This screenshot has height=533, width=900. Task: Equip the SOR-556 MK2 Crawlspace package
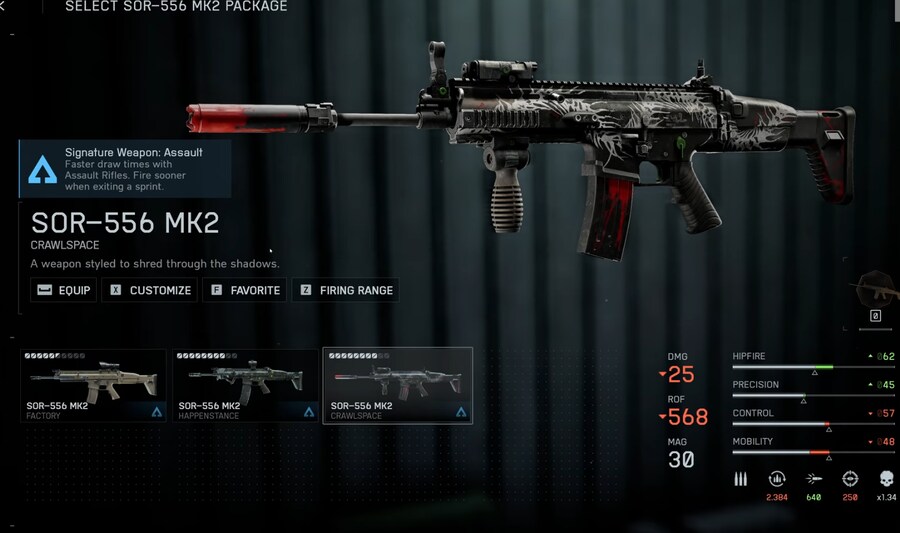pos(64,291)
